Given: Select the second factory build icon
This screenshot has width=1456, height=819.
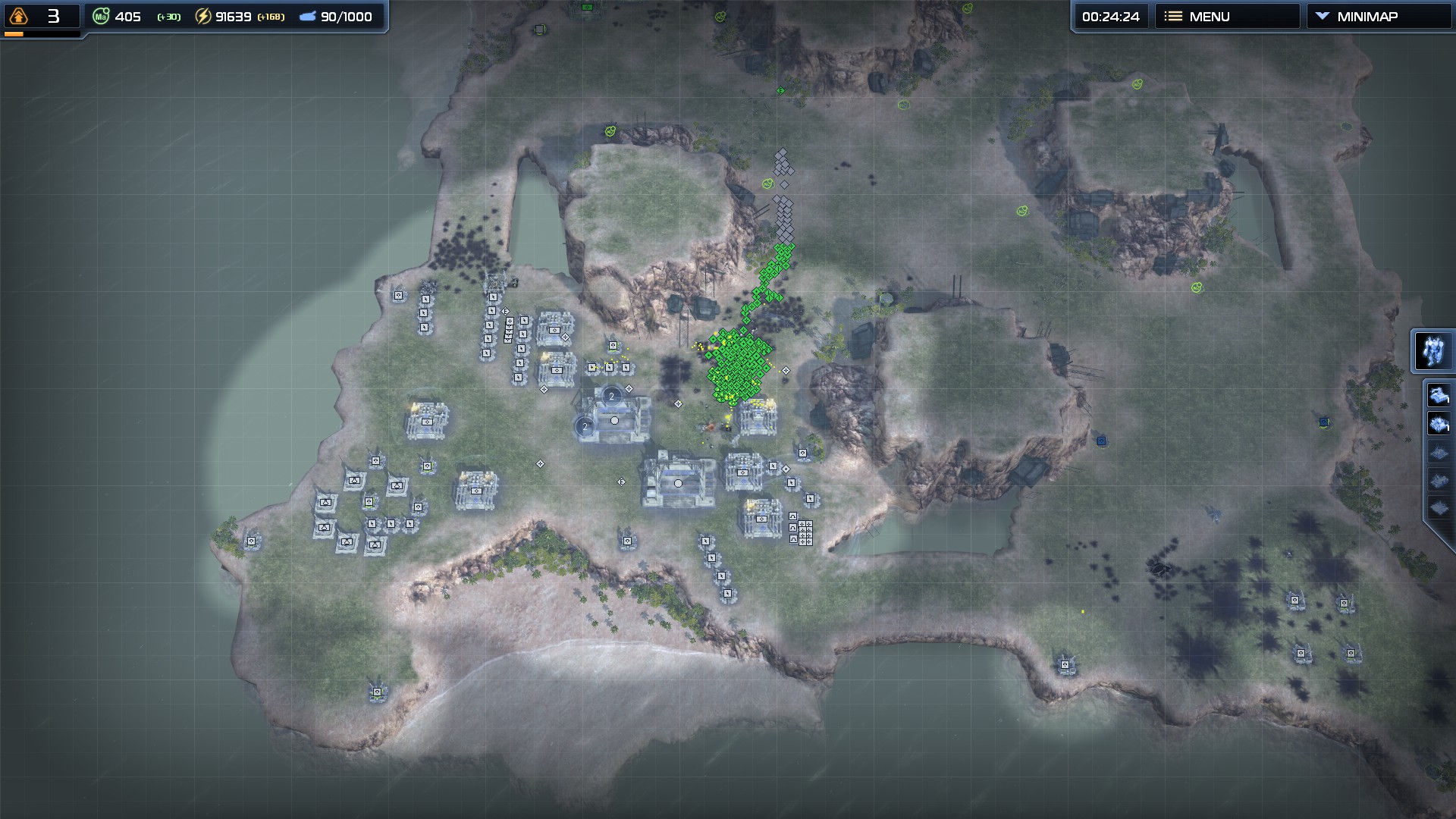Looking at the screenshot, I should pyautogui.click(x=1439, y=422).
